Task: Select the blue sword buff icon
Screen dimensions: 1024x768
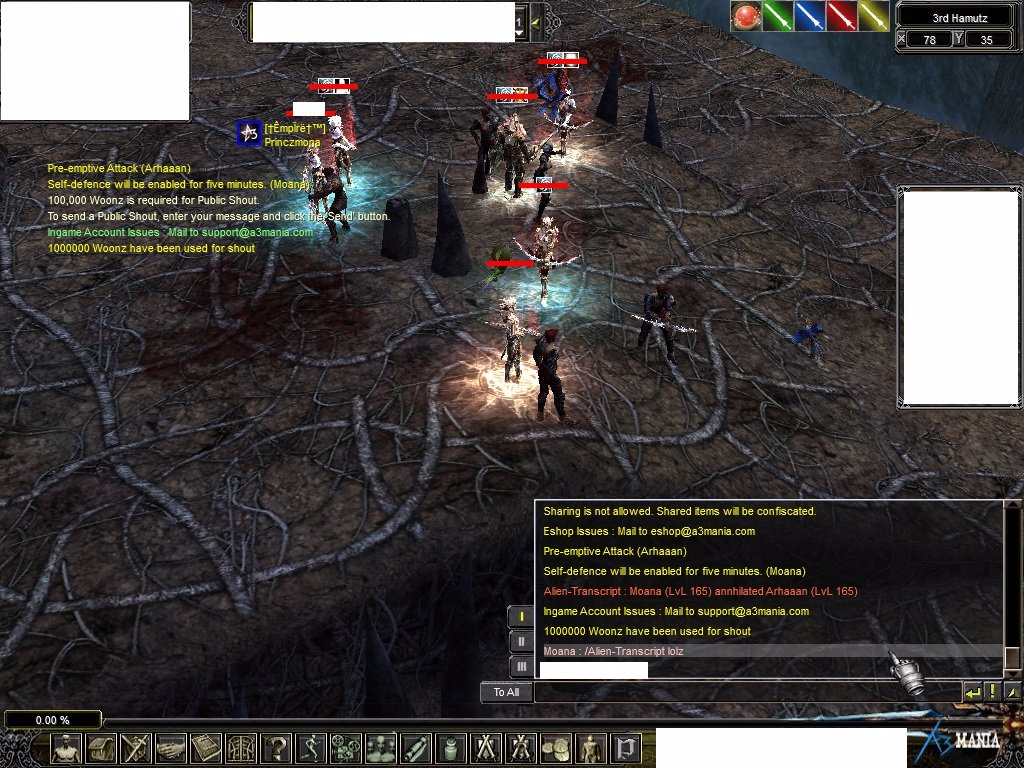Action: (x=810, y=16)
